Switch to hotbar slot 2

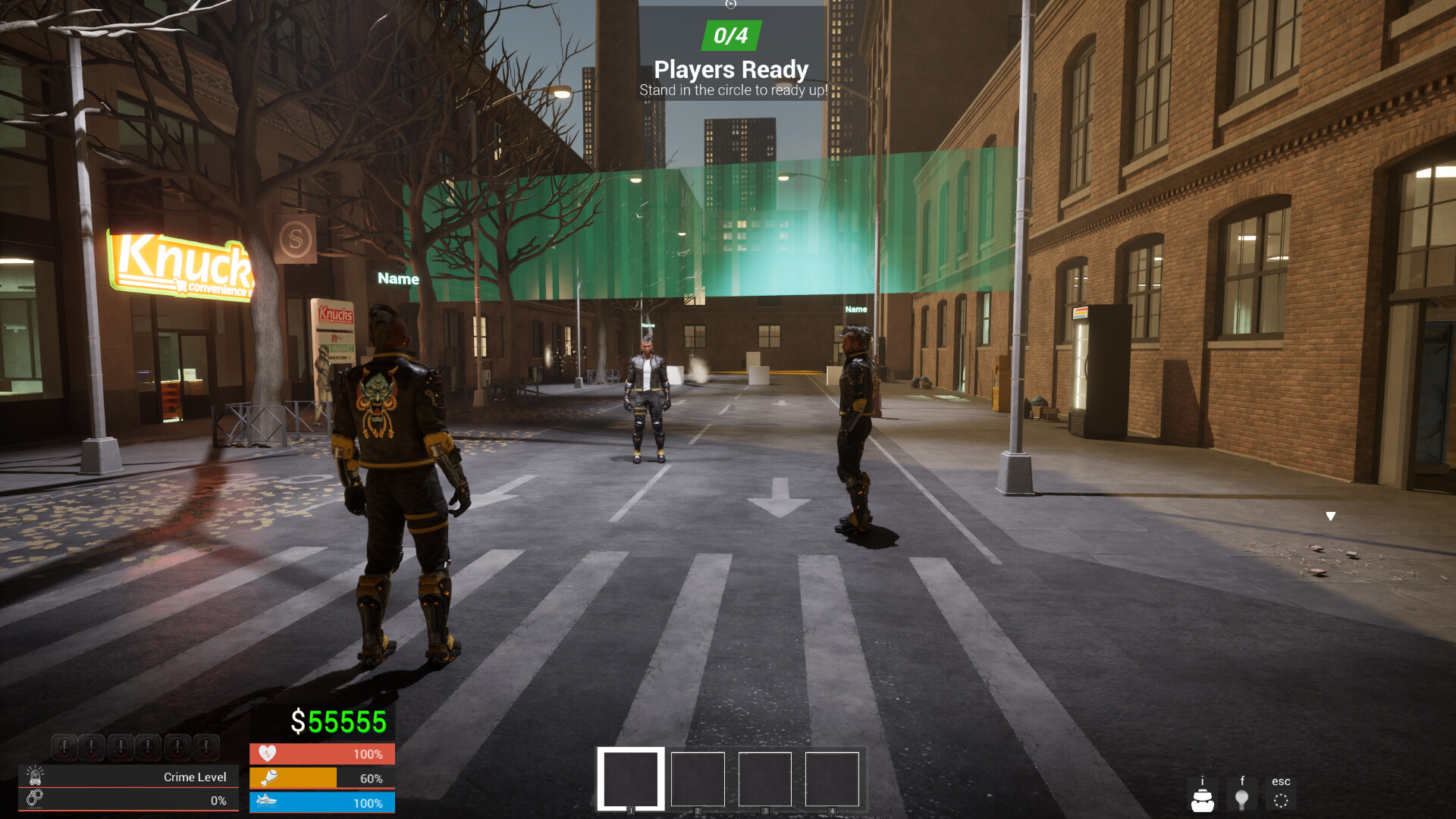[698, 780]
